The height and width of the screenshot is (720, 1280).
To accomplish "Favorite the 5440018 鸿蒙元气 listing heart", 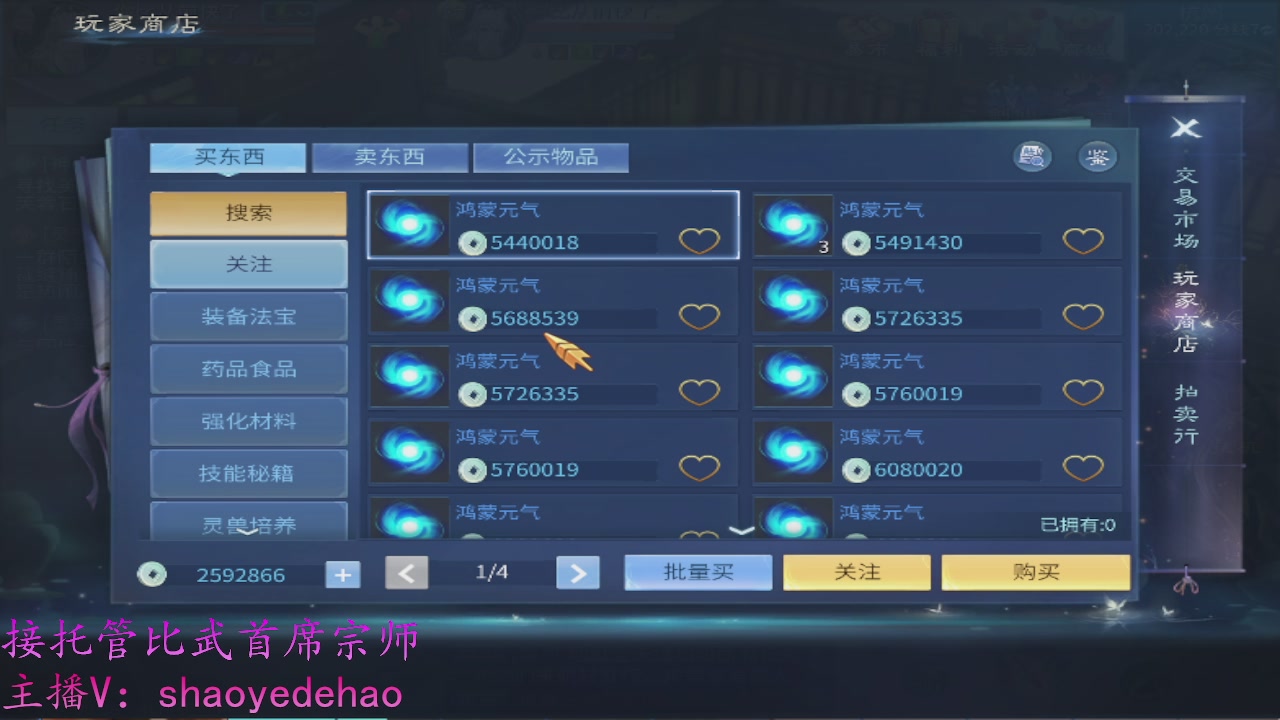I will point(700,240).
